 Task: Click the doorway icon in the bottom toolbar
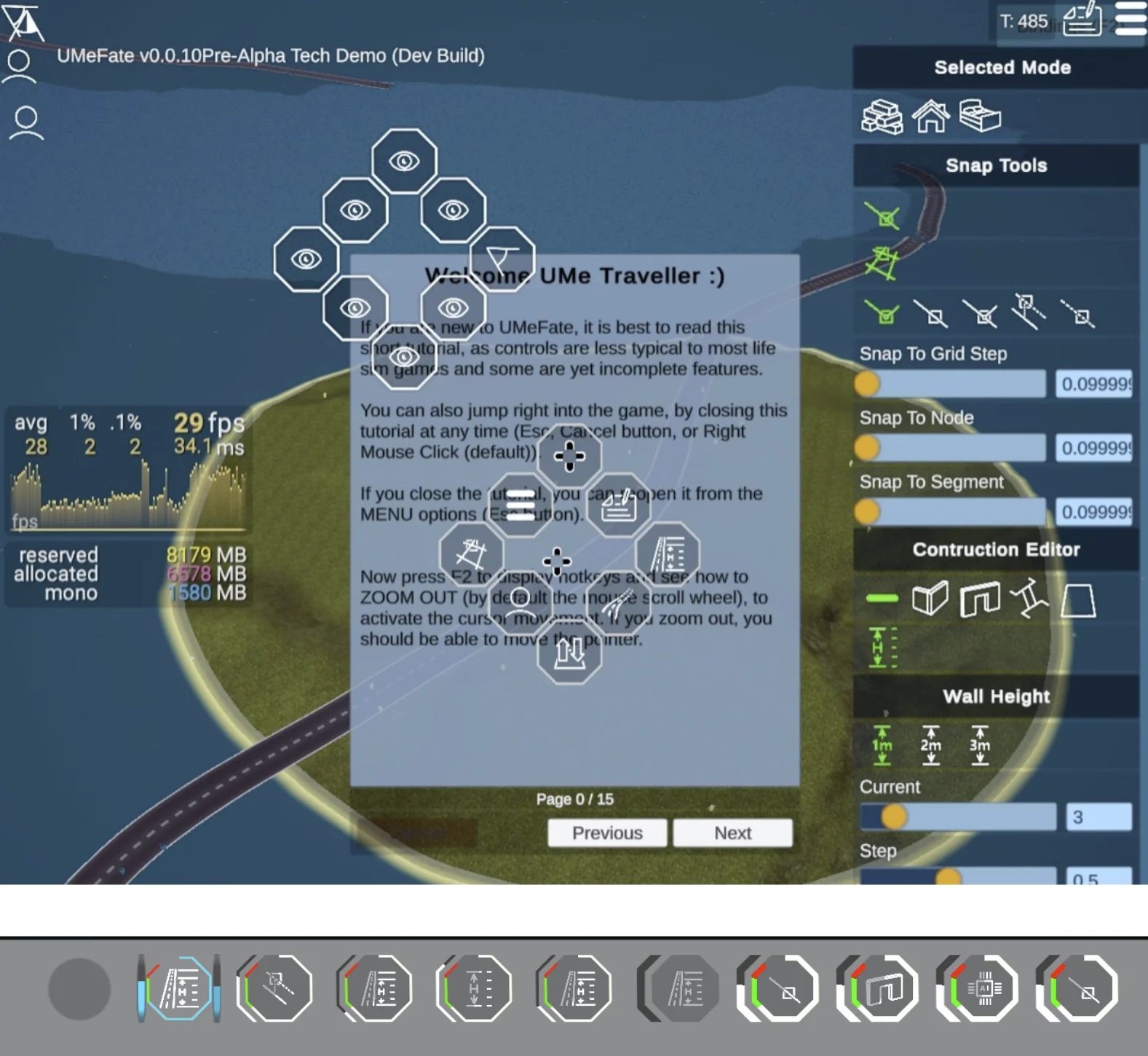point(877,989)
